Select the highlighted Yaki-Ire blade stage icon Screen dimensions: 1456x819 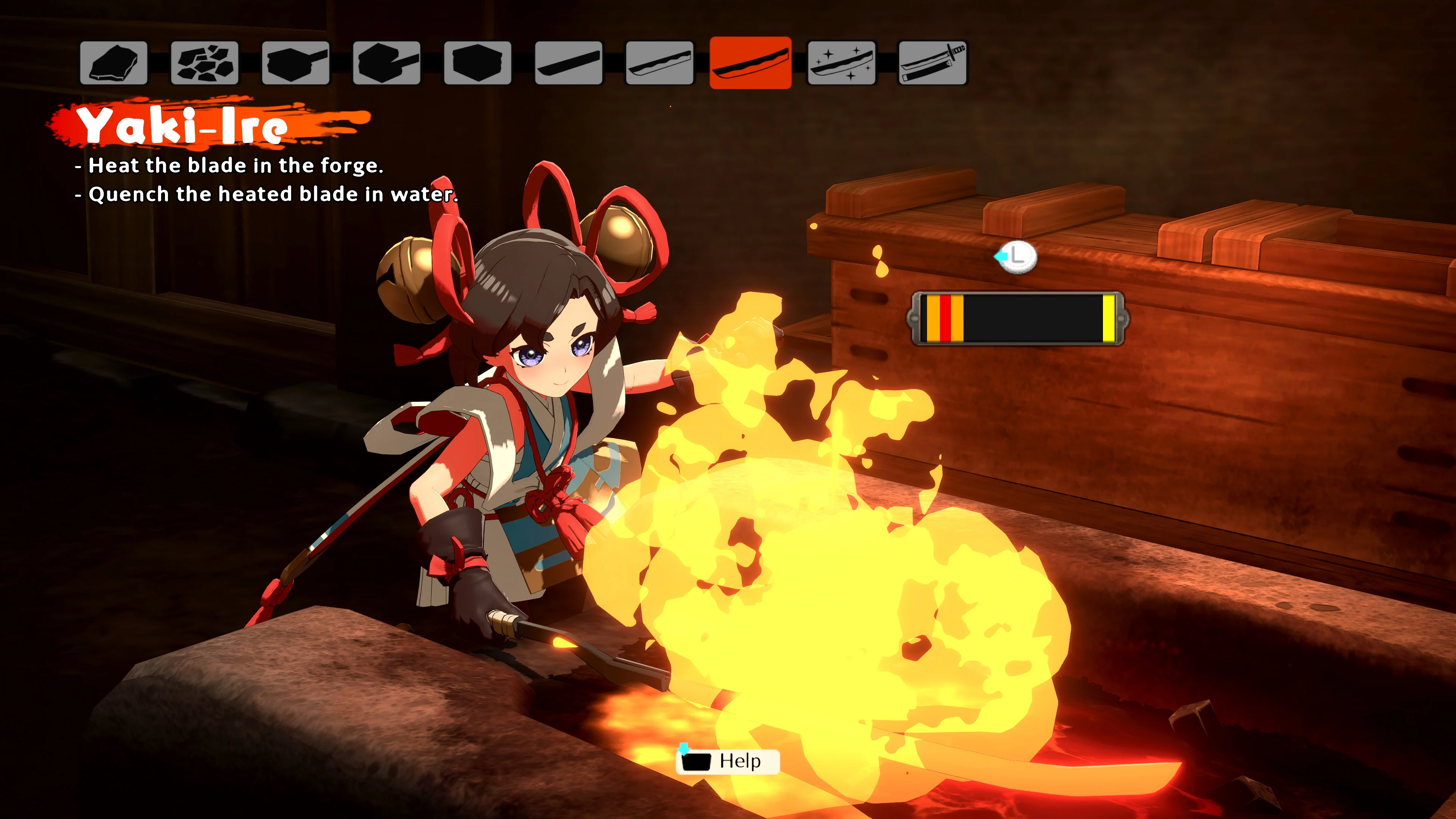point(752,63)
